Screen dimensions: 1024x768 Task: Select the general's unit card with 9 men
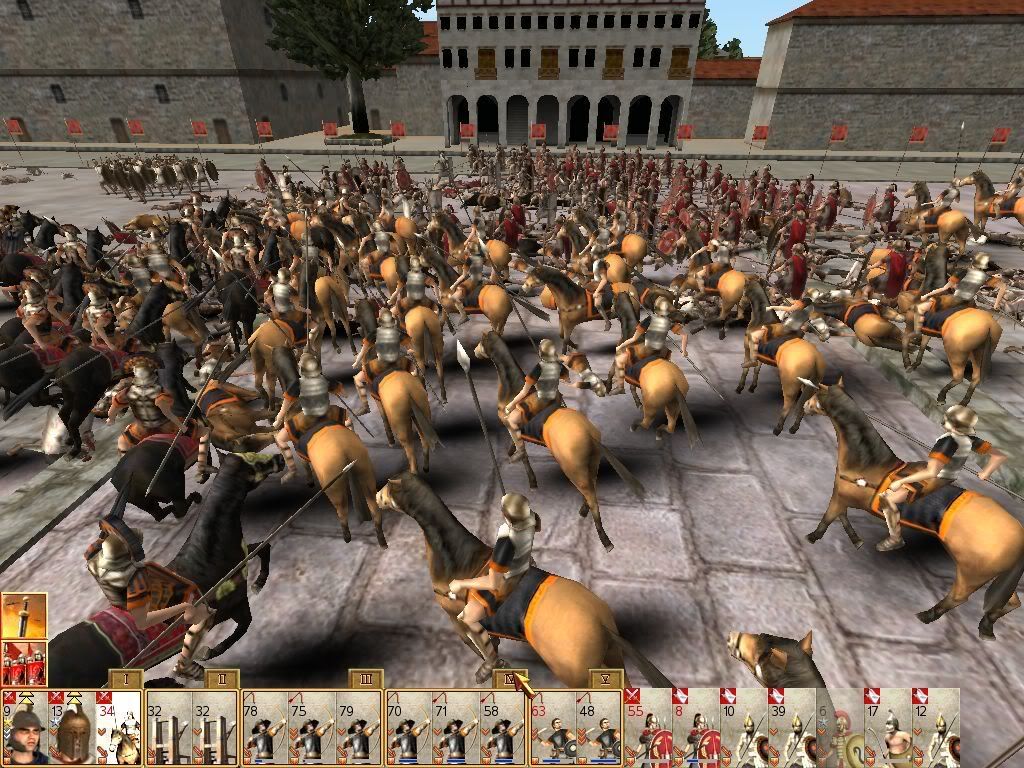[x=24, y=727]
